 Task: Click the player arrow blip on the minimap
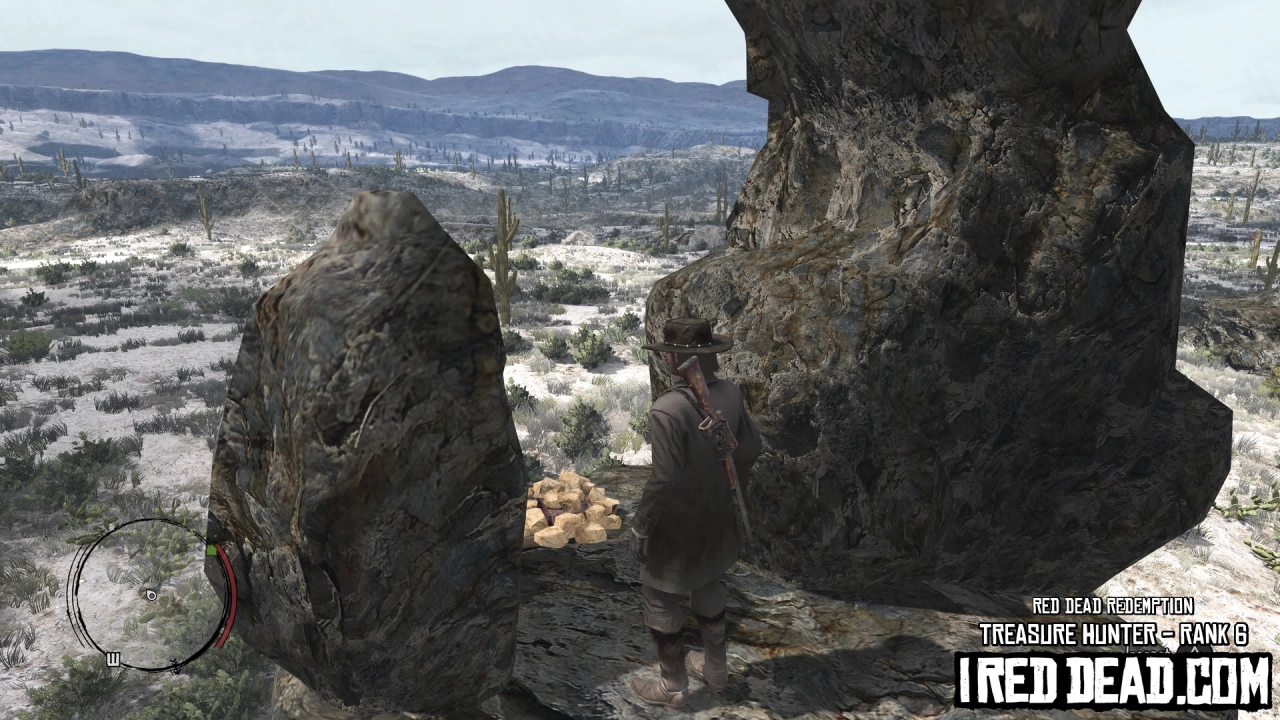152,596
